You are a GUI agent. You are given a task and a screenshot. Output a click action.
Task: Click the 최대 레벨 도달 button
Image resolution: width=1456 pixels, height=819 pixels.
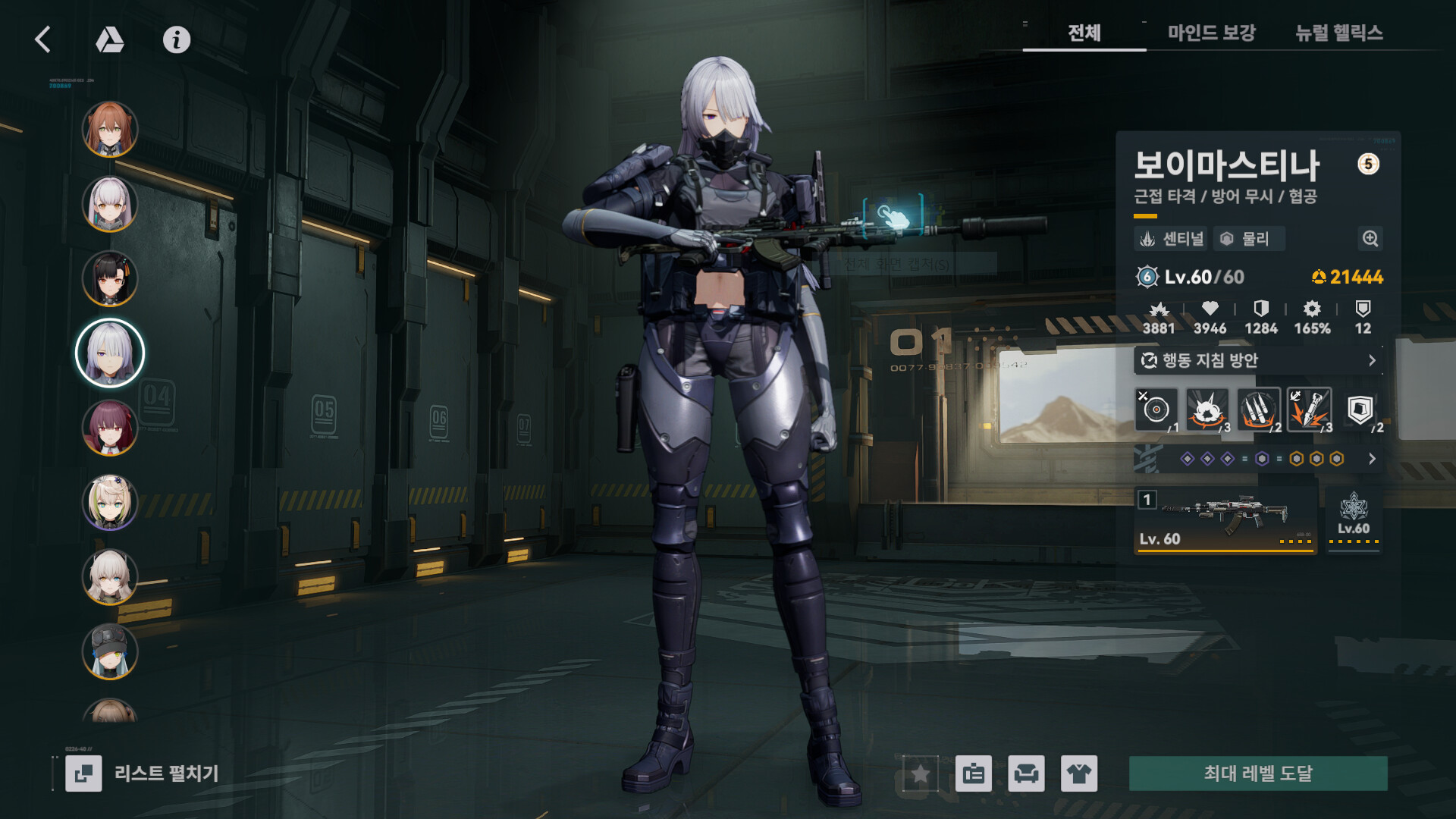click(x=1258, y=773)
